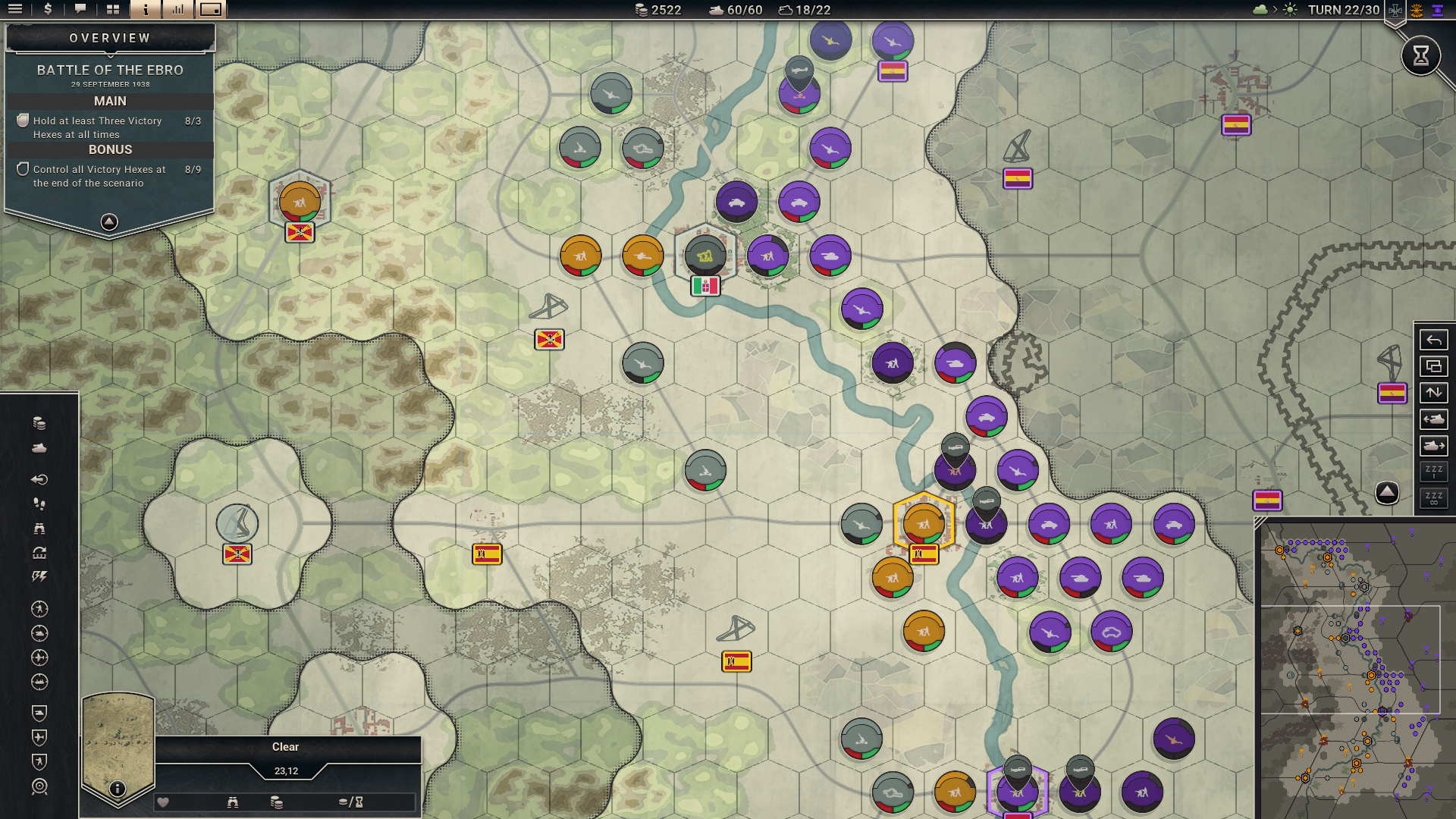
Task: Toggle the infantry crosshair target overlay
Action: click(38, 608)
